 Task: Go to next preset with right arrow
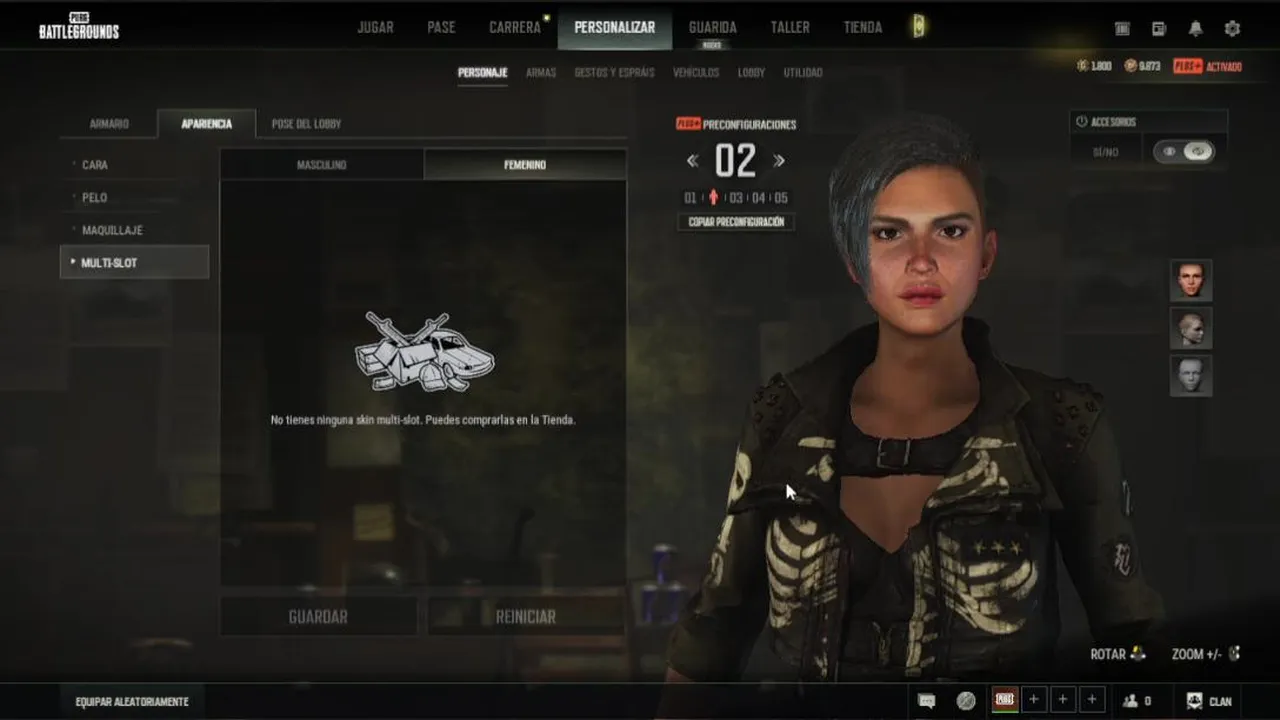(779, 161)
